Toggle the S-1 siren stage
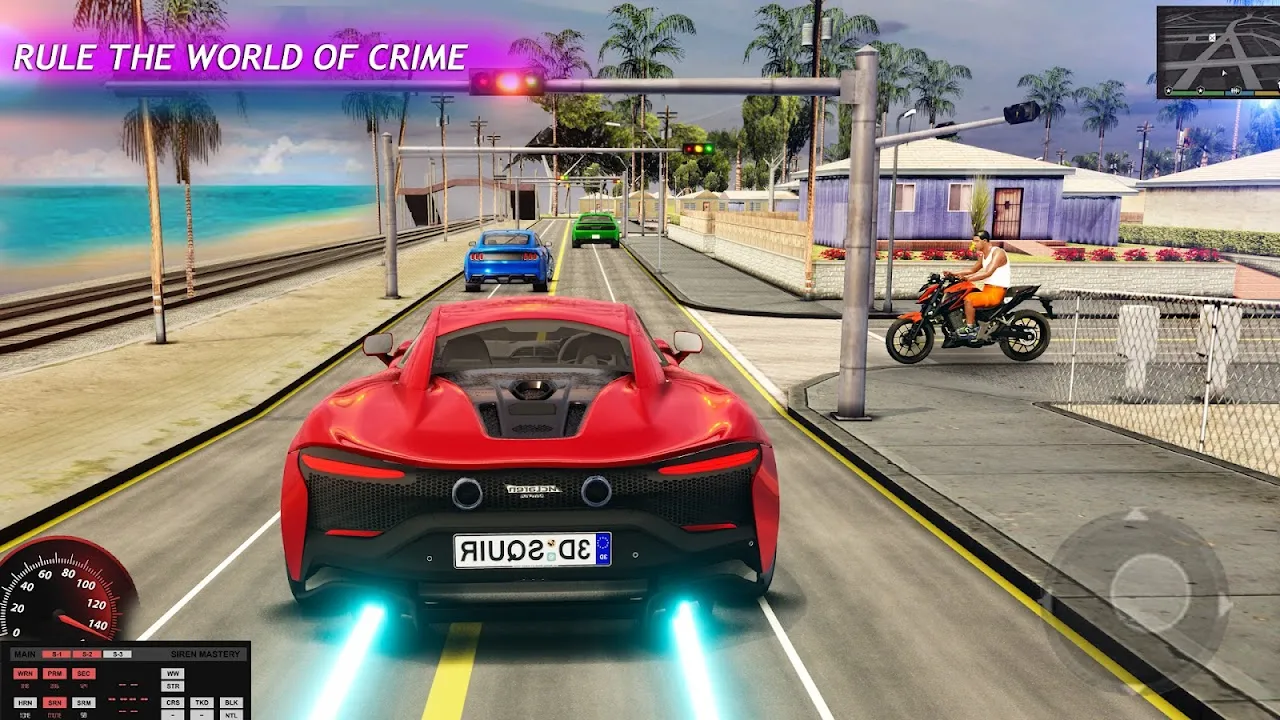 pyautogui.click(x=57, y=654)
